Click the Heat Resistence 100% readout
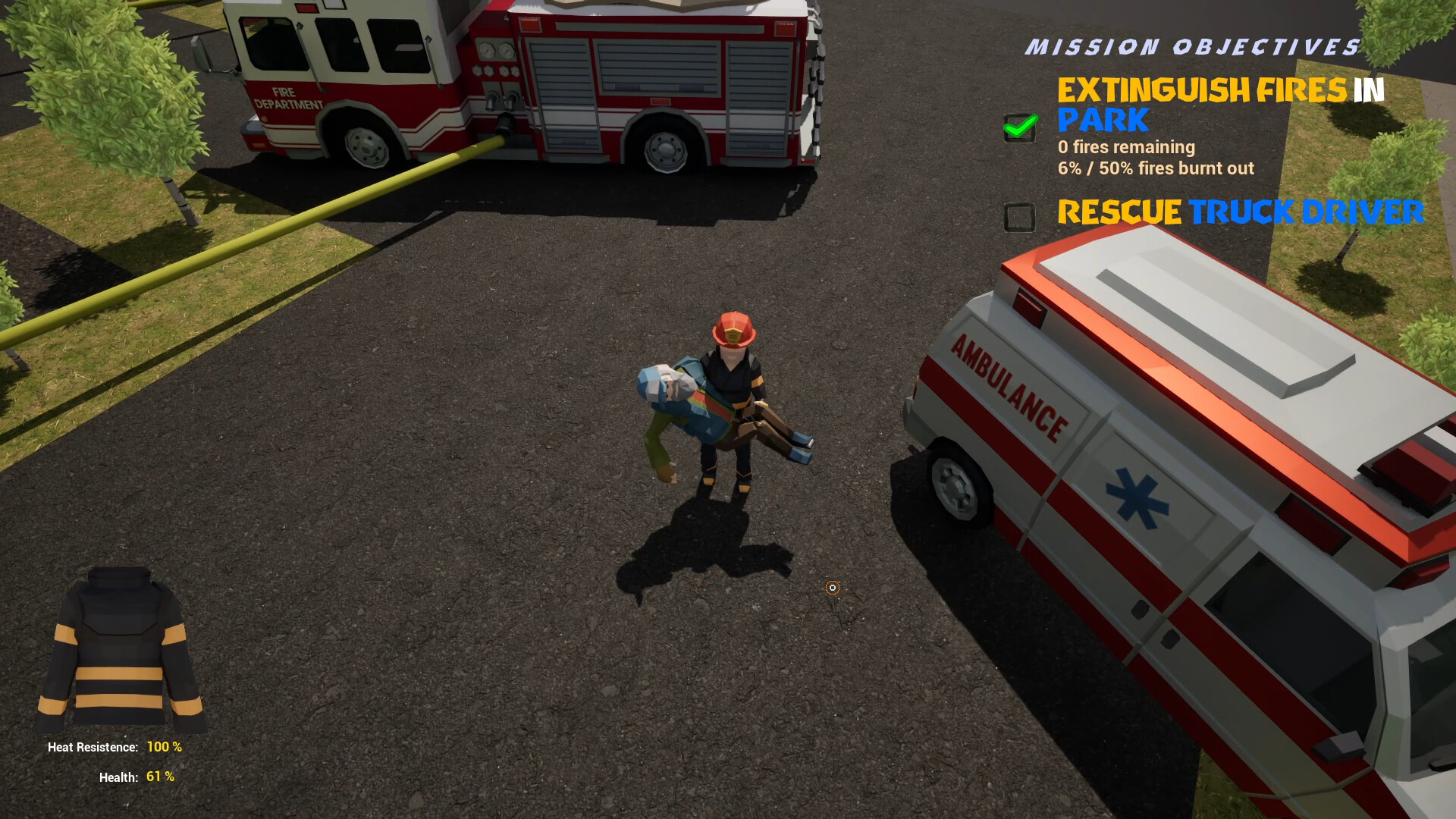This screenshot has height=819, width=1456. tap(115, 747)
